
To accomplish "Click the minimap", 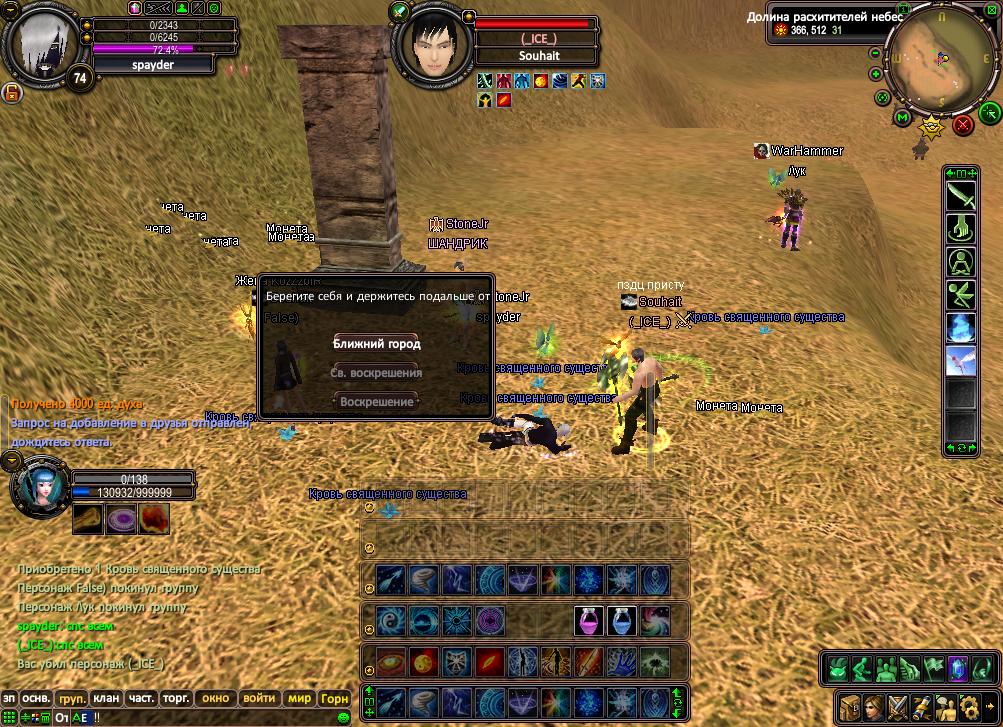I will point(931,60).
